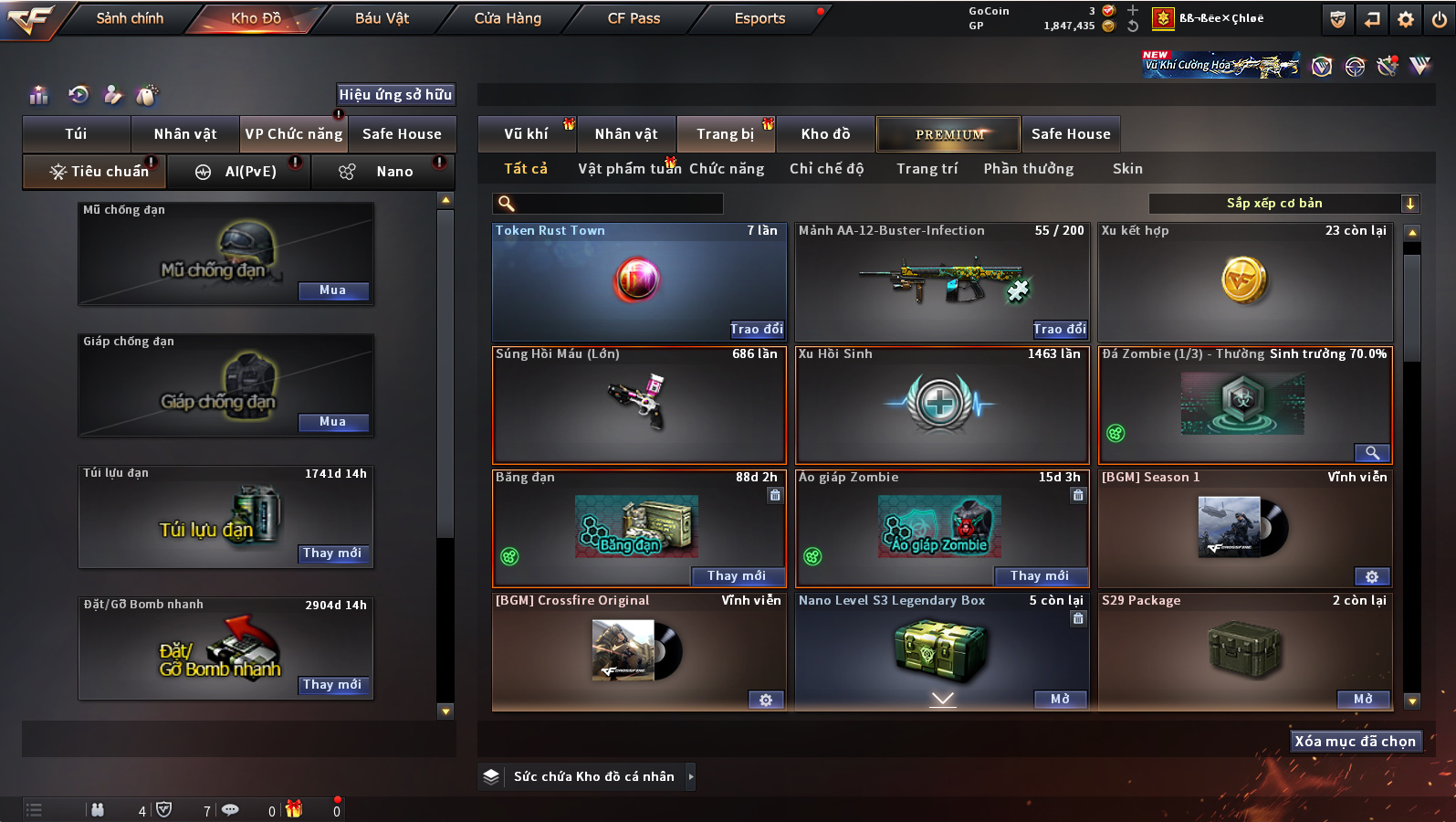1456x822 pixels.
Task: Filter items by Chế độ category
Action: [826, 169]
